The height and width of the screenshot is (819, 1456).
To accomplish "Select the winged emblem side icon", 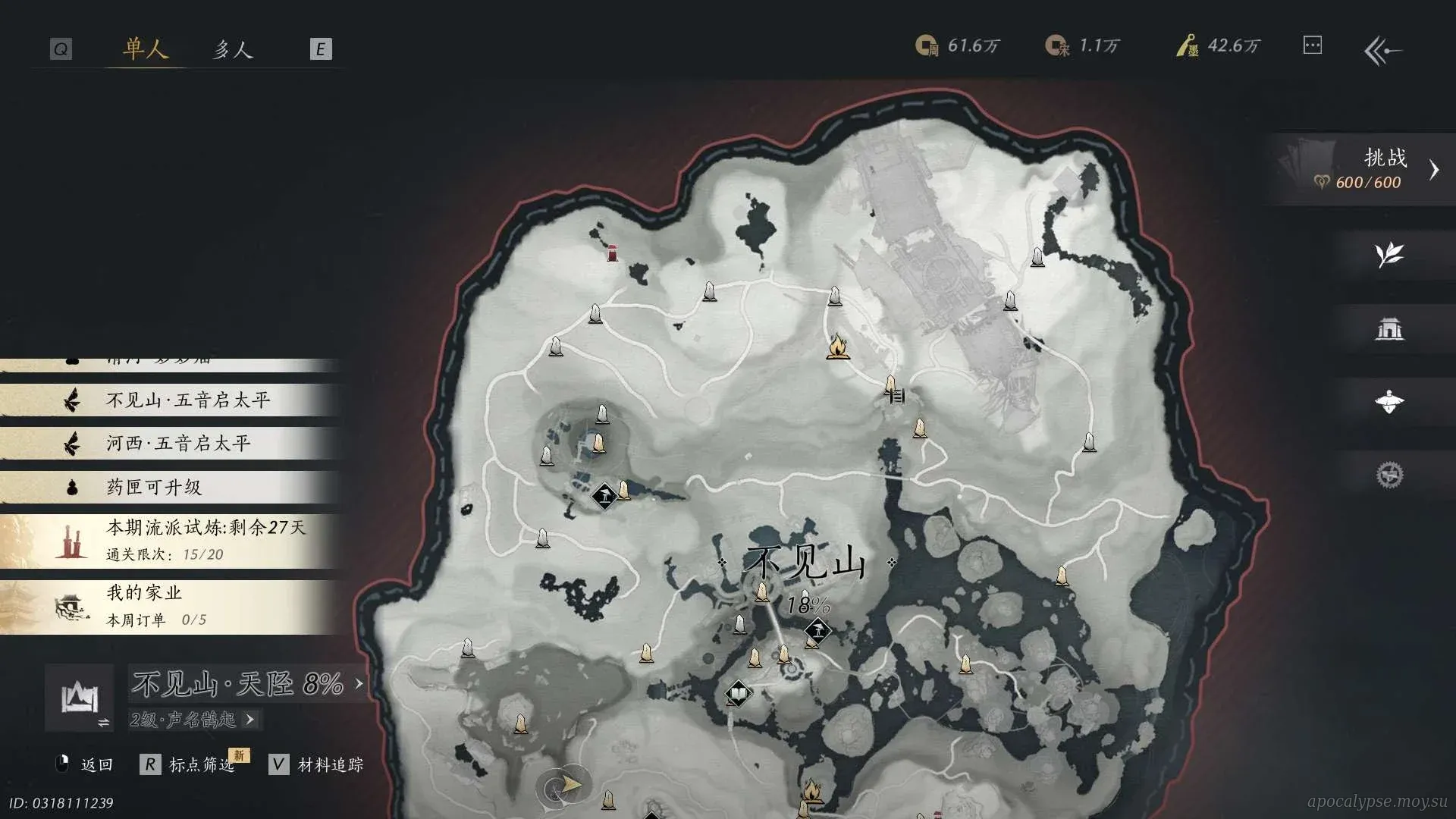I will pos(1389,402).
